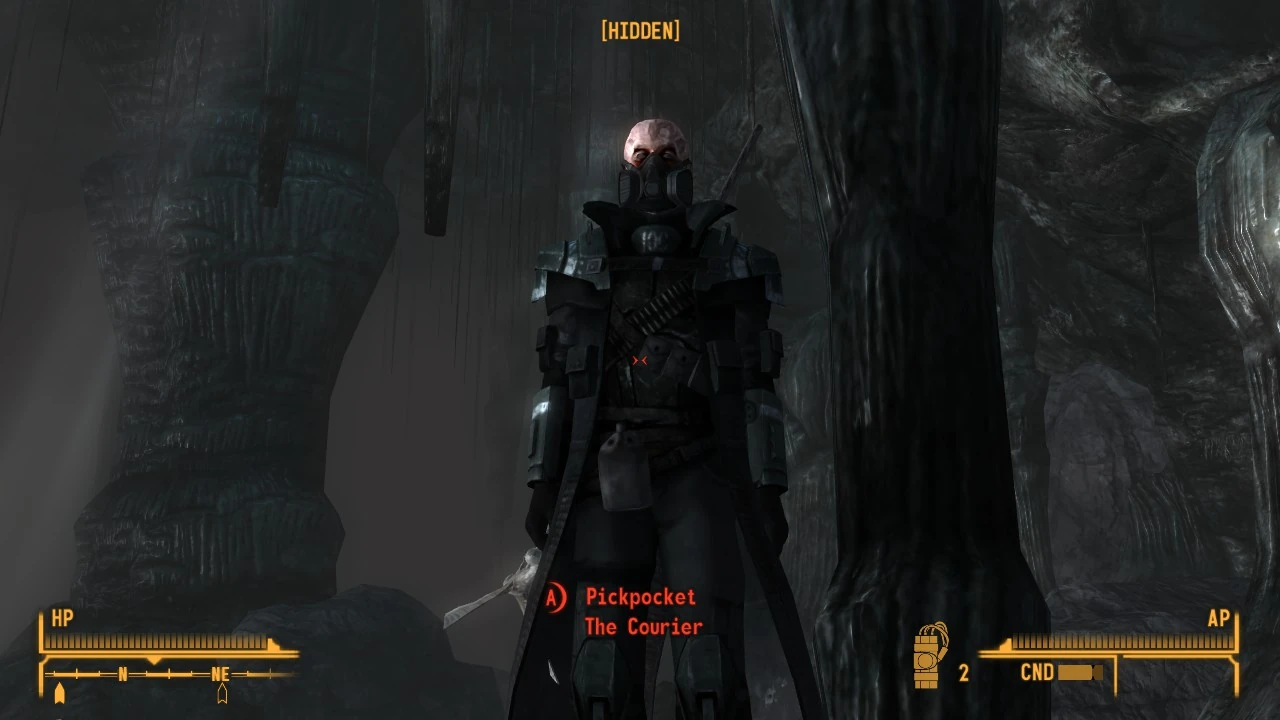Select the compass strip showing N and NE

pyautogui.click(x=167, y=675)
